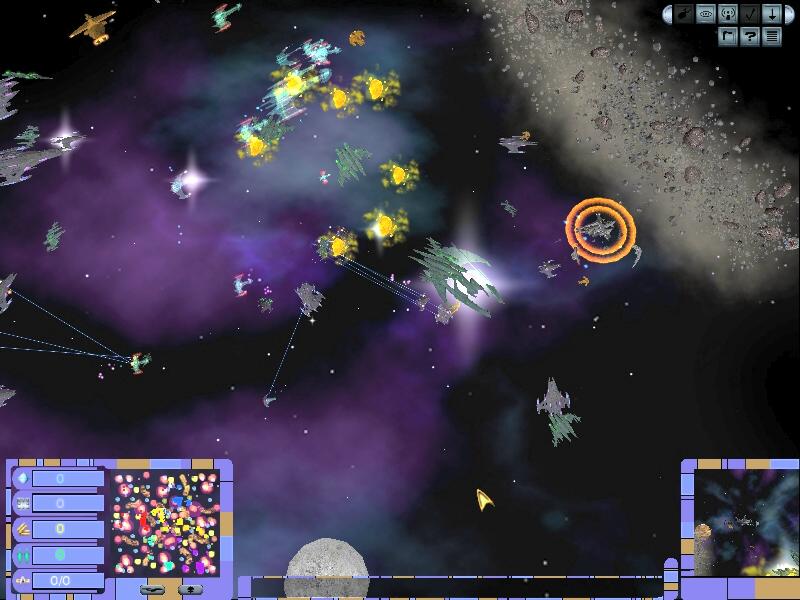The image size is (800, 600).
Task: Click the small tree-shaped button under the minimap
Action: (x=188, y=589)
